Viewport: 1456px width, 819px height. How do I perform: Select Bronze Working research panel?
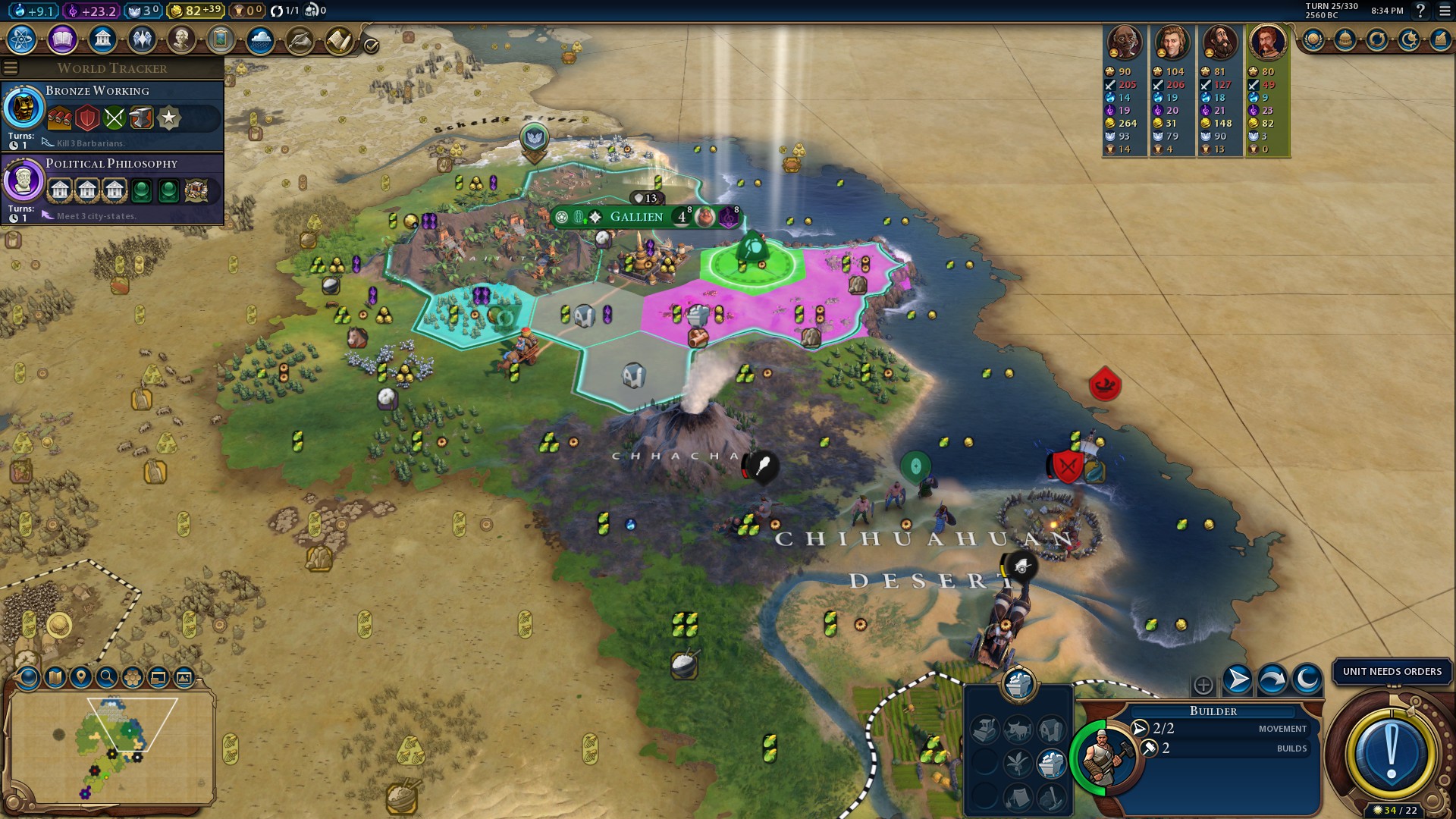(114, 115)
